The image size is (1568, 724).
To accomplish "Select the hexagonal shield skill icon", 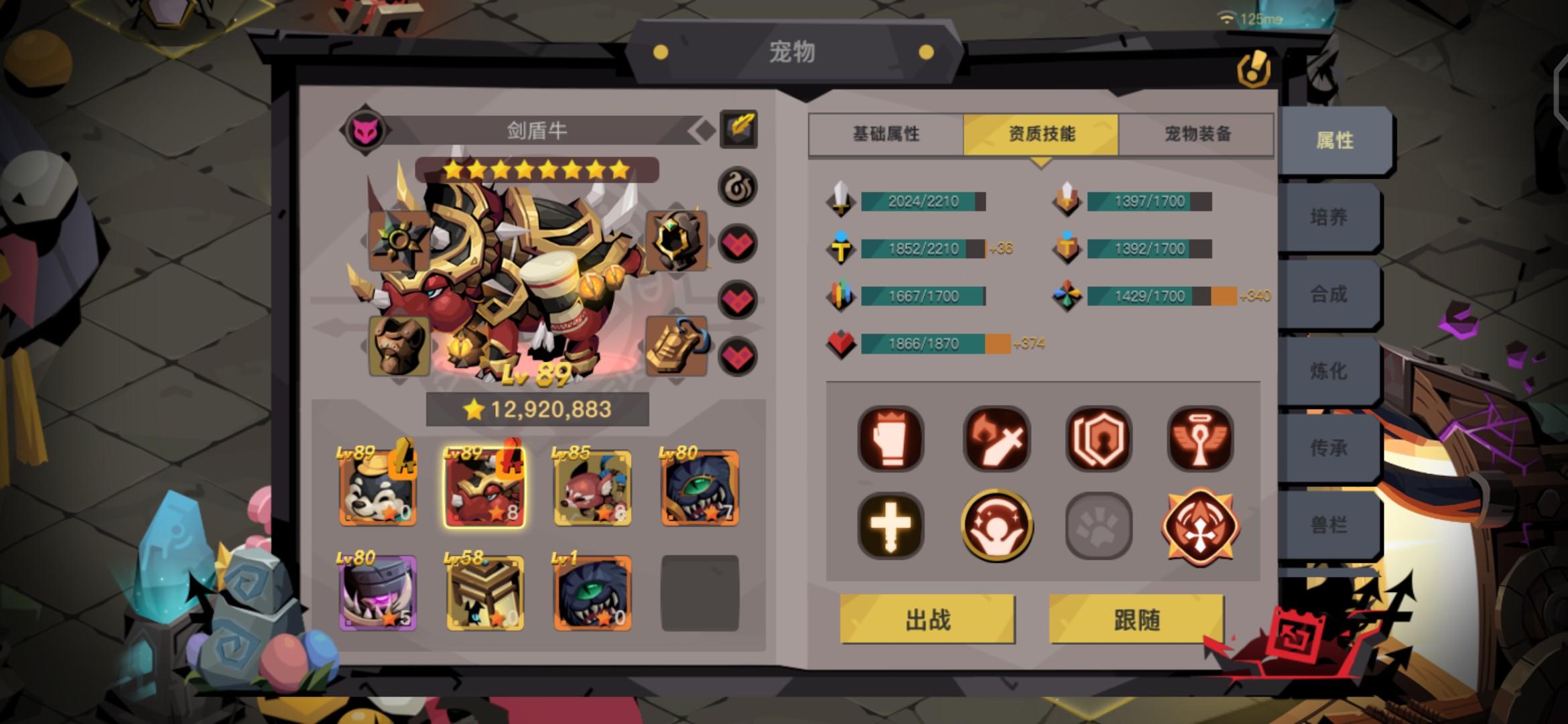I will [x=1099, y=439].
